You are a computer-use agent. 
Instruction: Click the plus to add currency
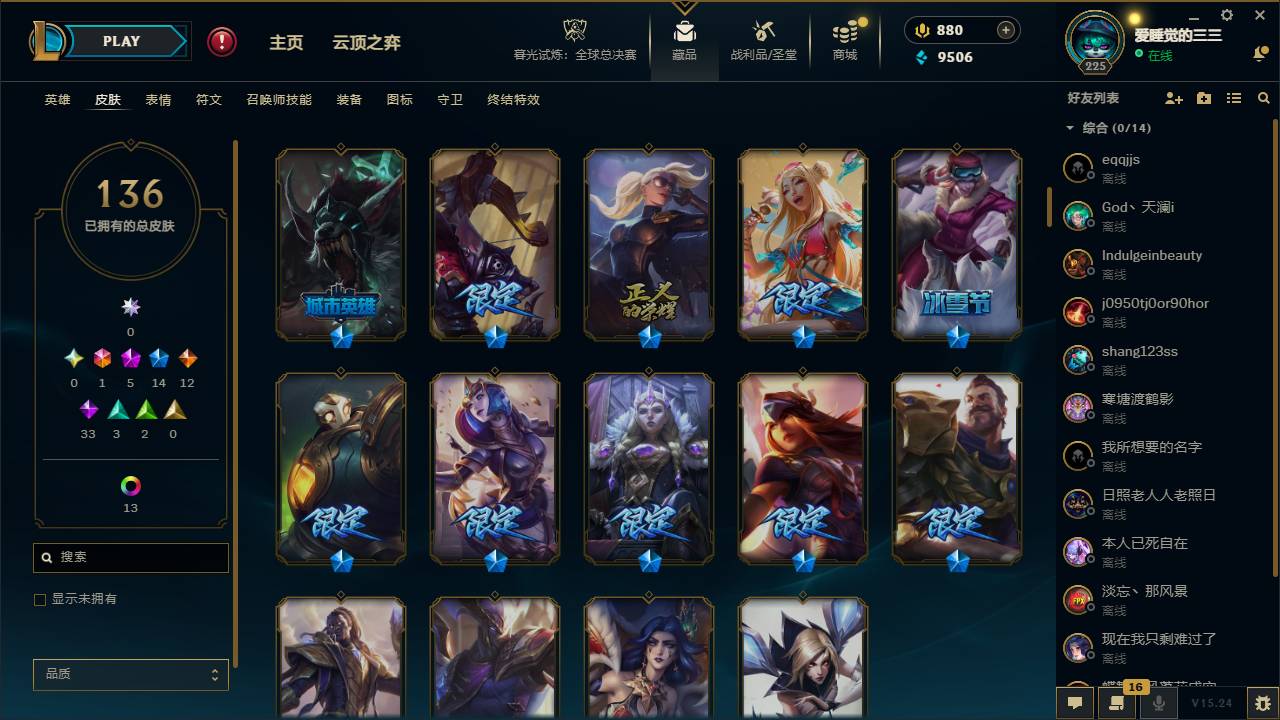(1004, 30)
